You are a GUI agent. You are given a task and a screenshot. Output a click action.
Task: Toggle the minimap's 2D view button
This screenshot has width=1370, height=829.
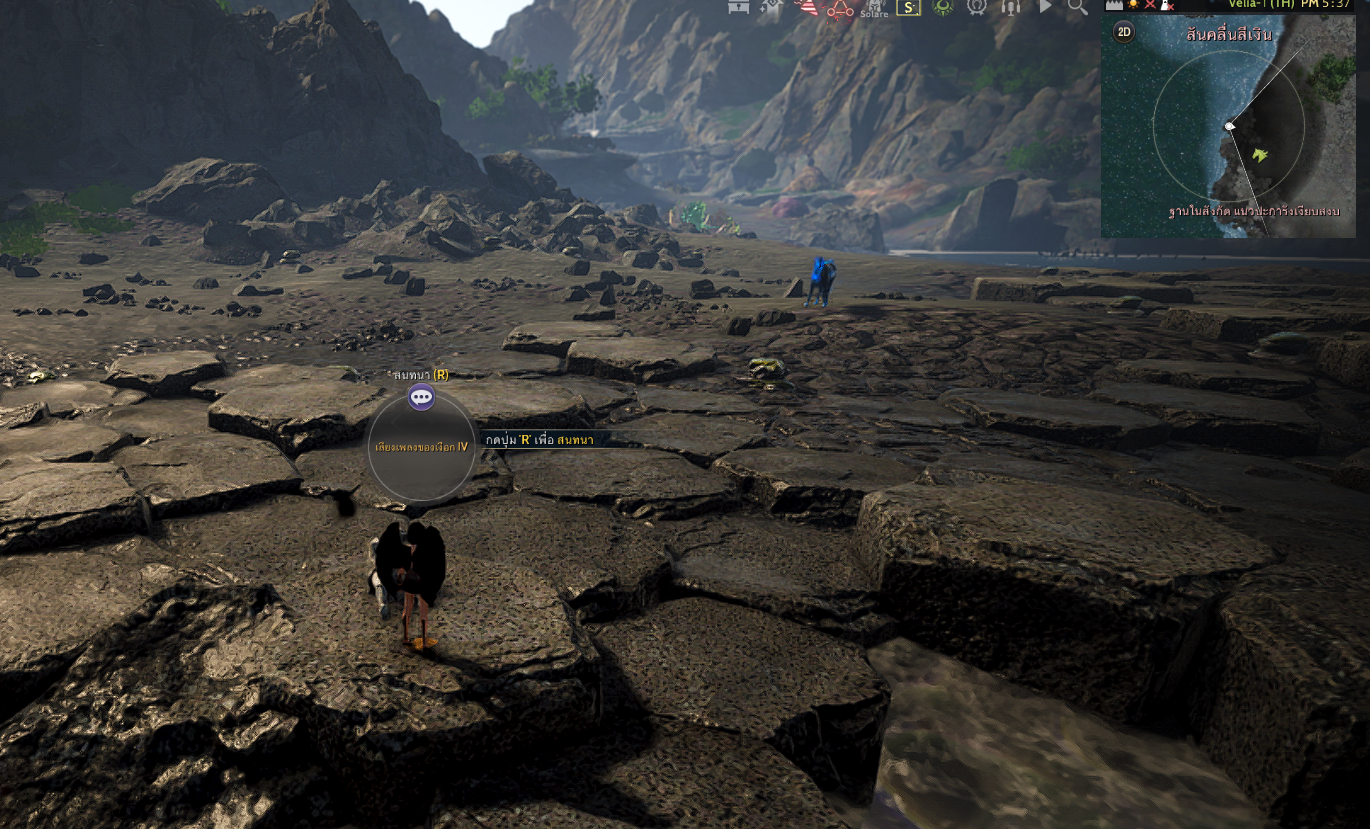[x=1124, y=32]
